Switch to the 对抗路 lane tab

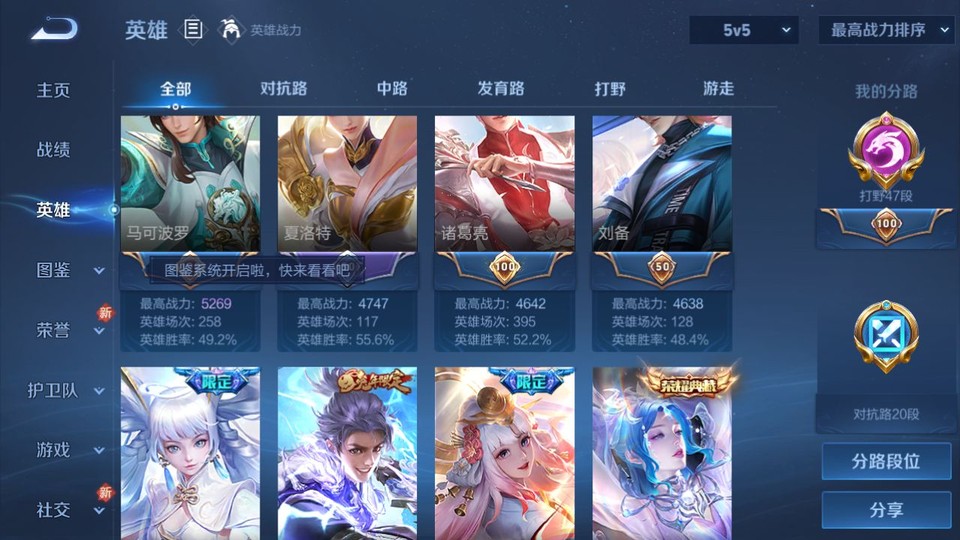(284, 88)
